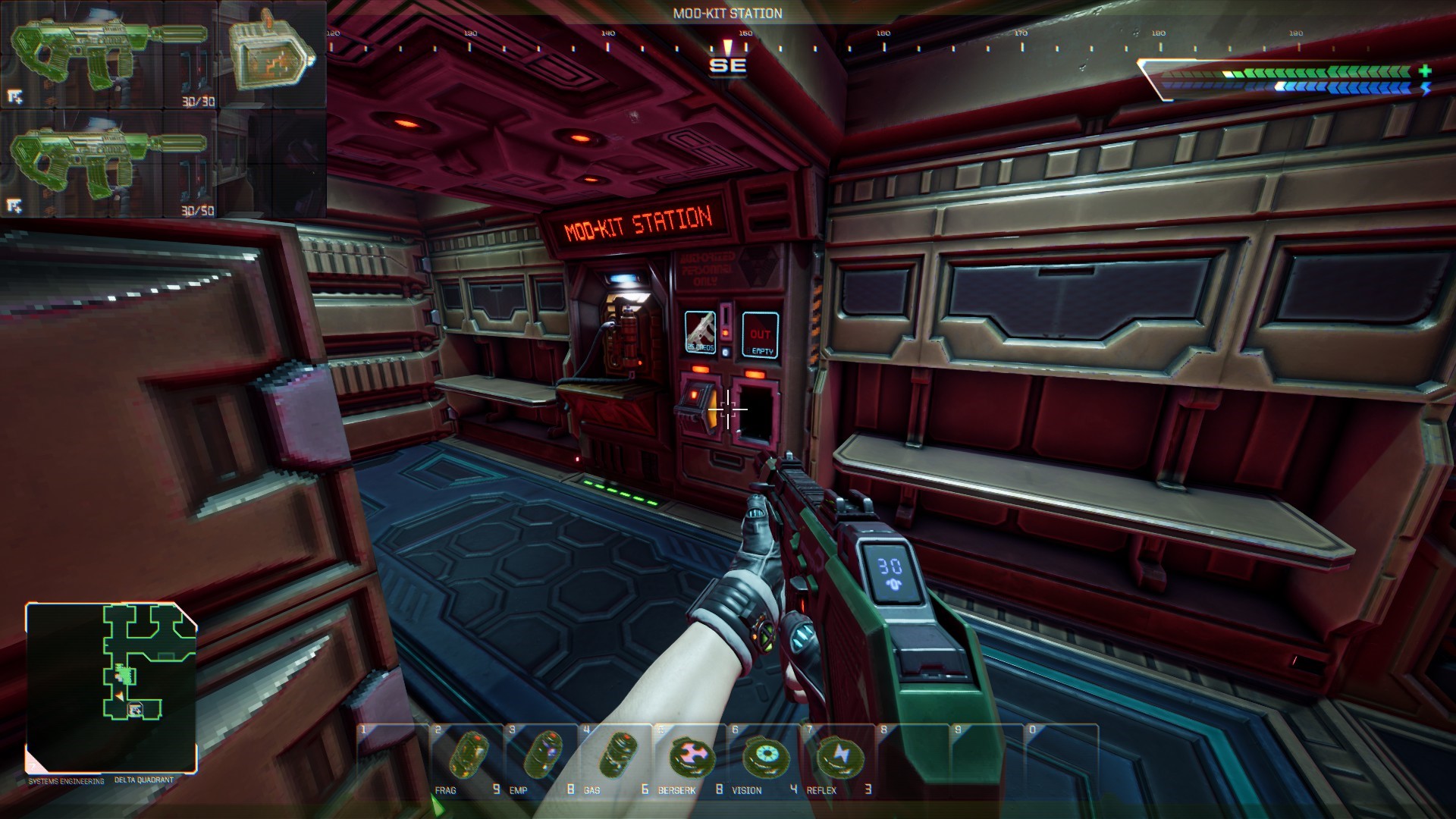Use the Berserk patch slot
This screenshot has width=1456, height=819.
pos(689,758)
